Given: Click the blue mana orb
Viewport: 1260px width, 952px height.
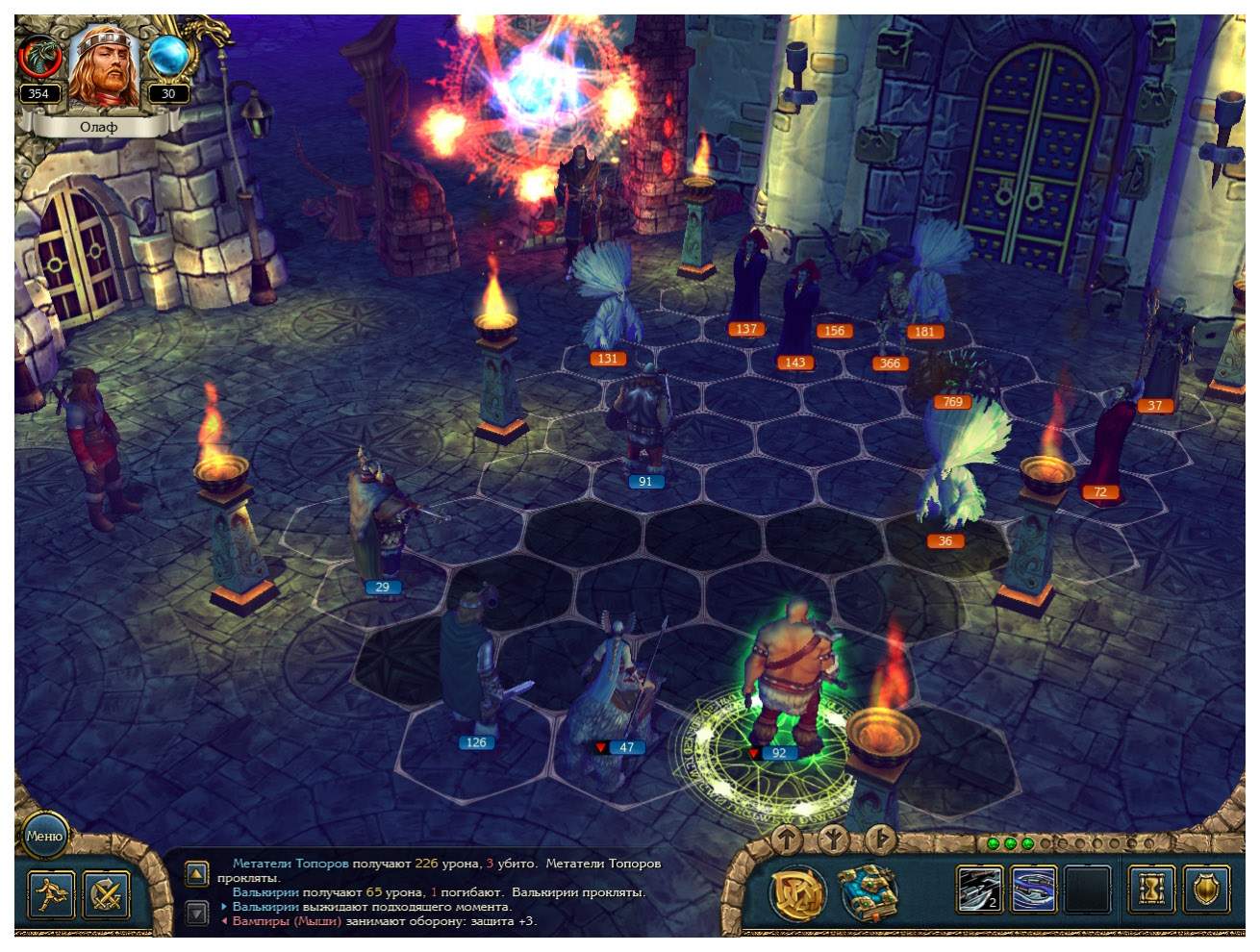Looking at the screenshot, I should click(x=168, y=57).
